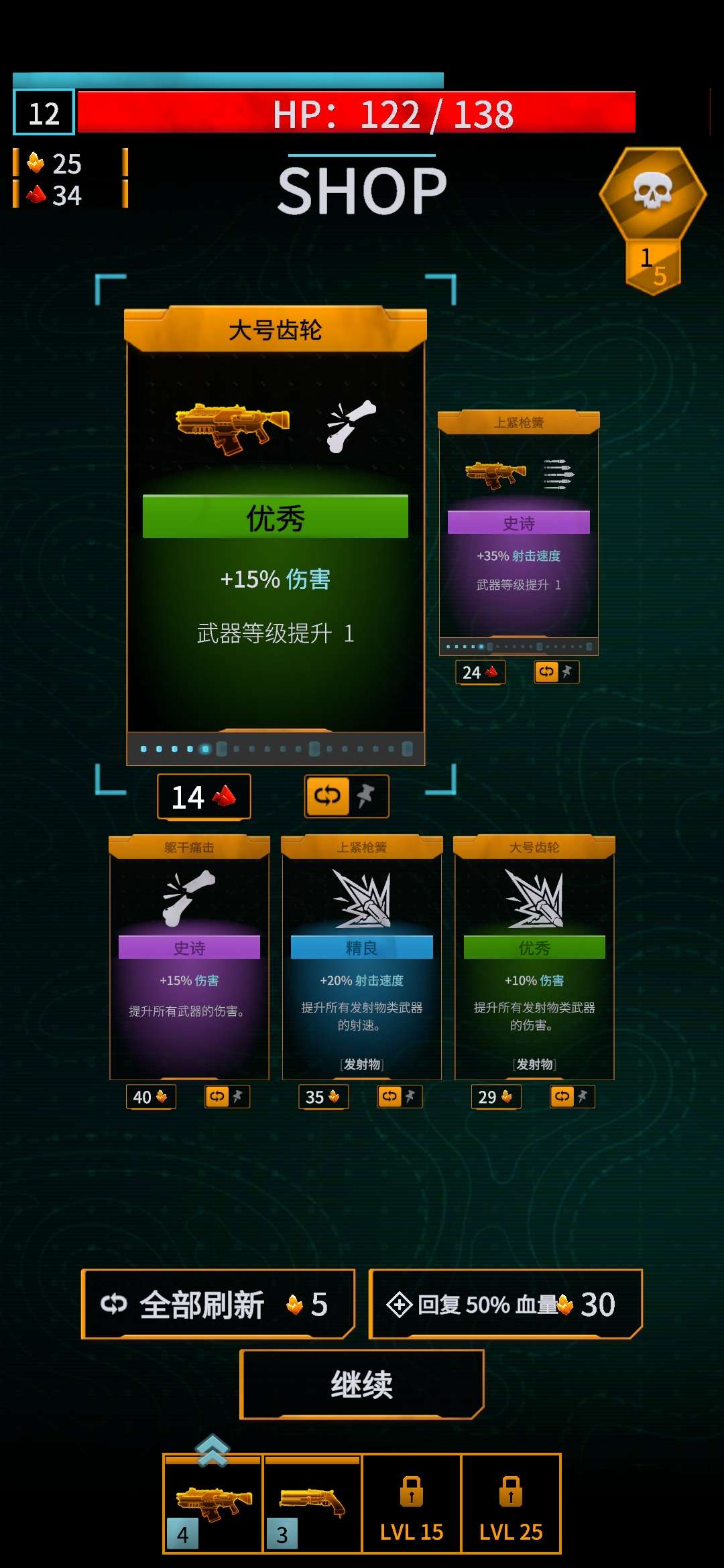724x1568 pixels.
Task: Buy the featured upgrade for 14 red crystals
Action: [x=204, y=797]
